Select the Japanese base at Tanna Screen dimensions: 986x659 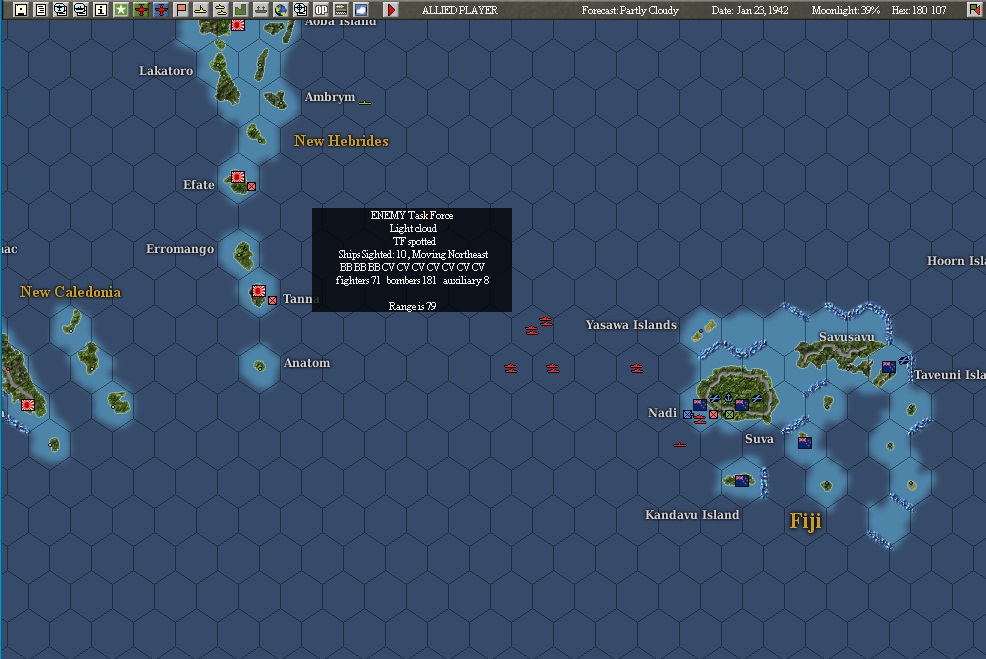258,292
